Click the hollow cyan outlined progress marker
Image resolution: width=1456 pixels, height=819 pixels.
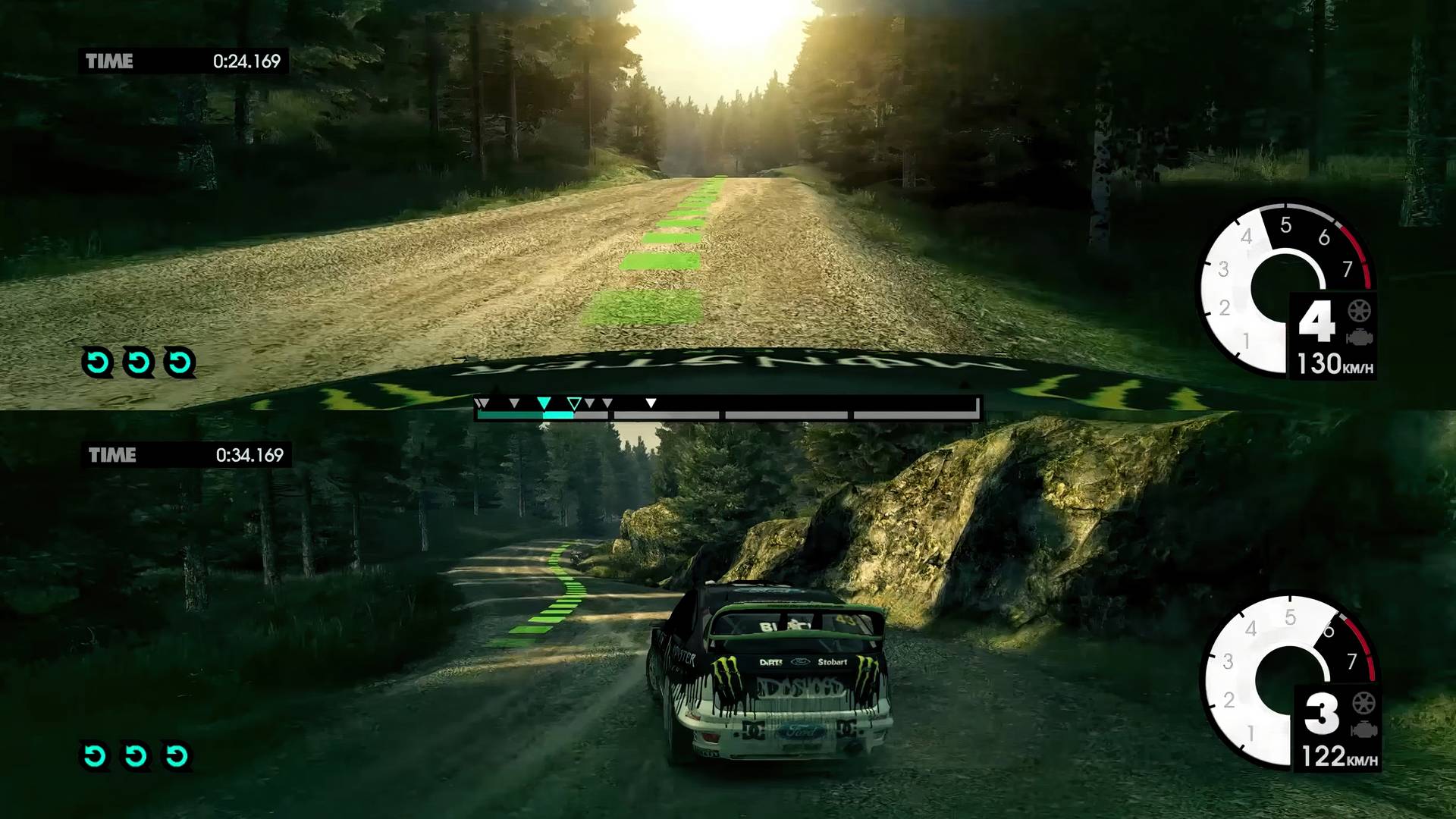point(575,403)
